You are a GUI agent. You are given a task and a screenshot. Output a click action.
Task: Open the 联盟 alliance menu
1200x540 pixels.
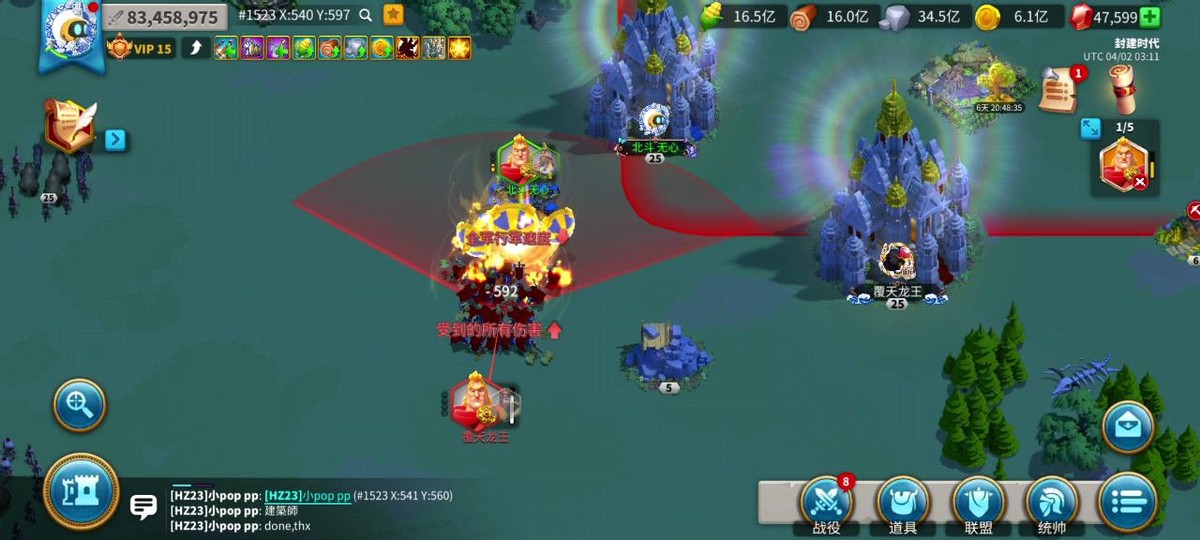coord(978,503)
